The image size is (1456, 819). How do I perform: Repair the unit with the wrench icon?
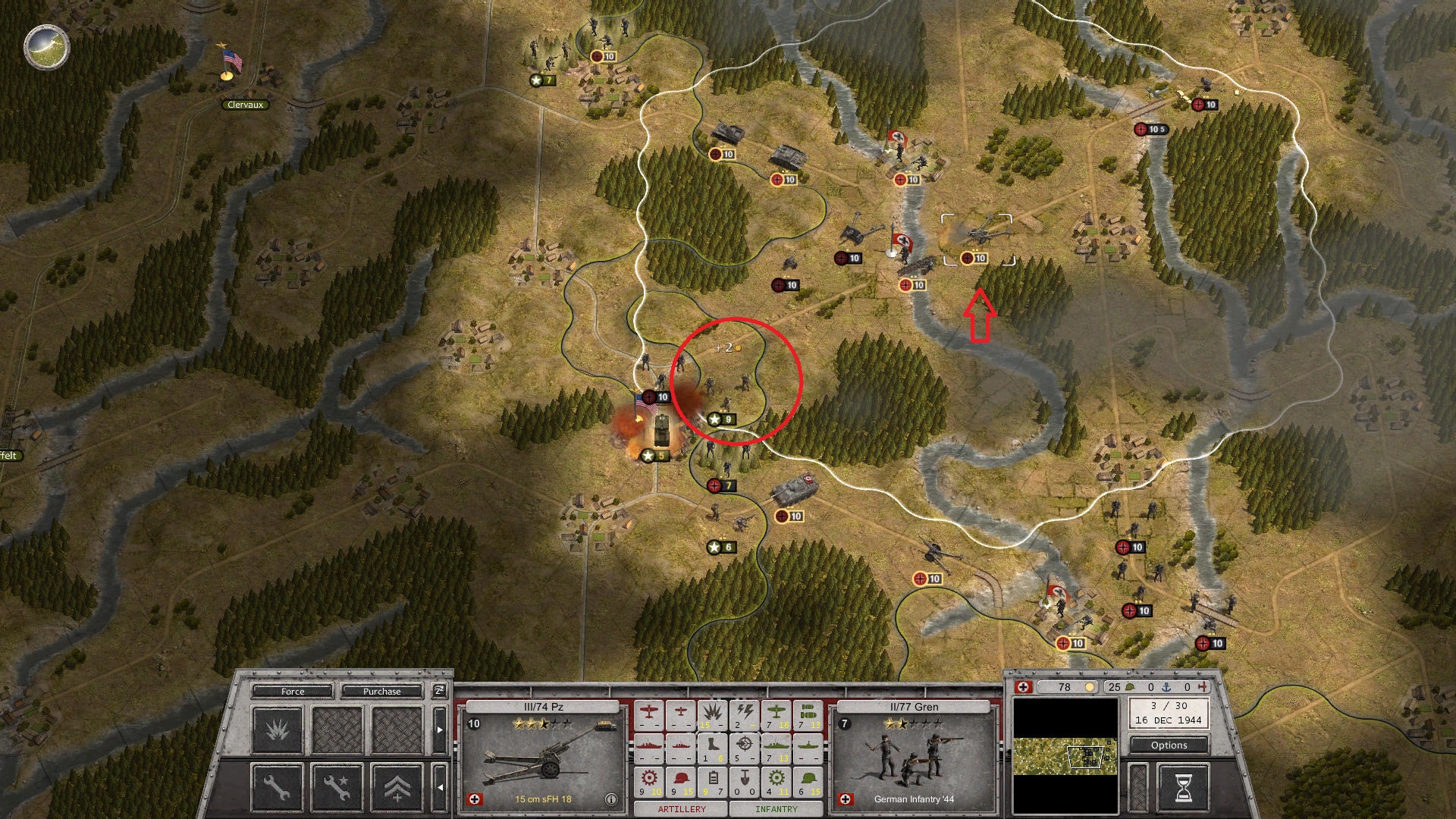click(276, 789)
